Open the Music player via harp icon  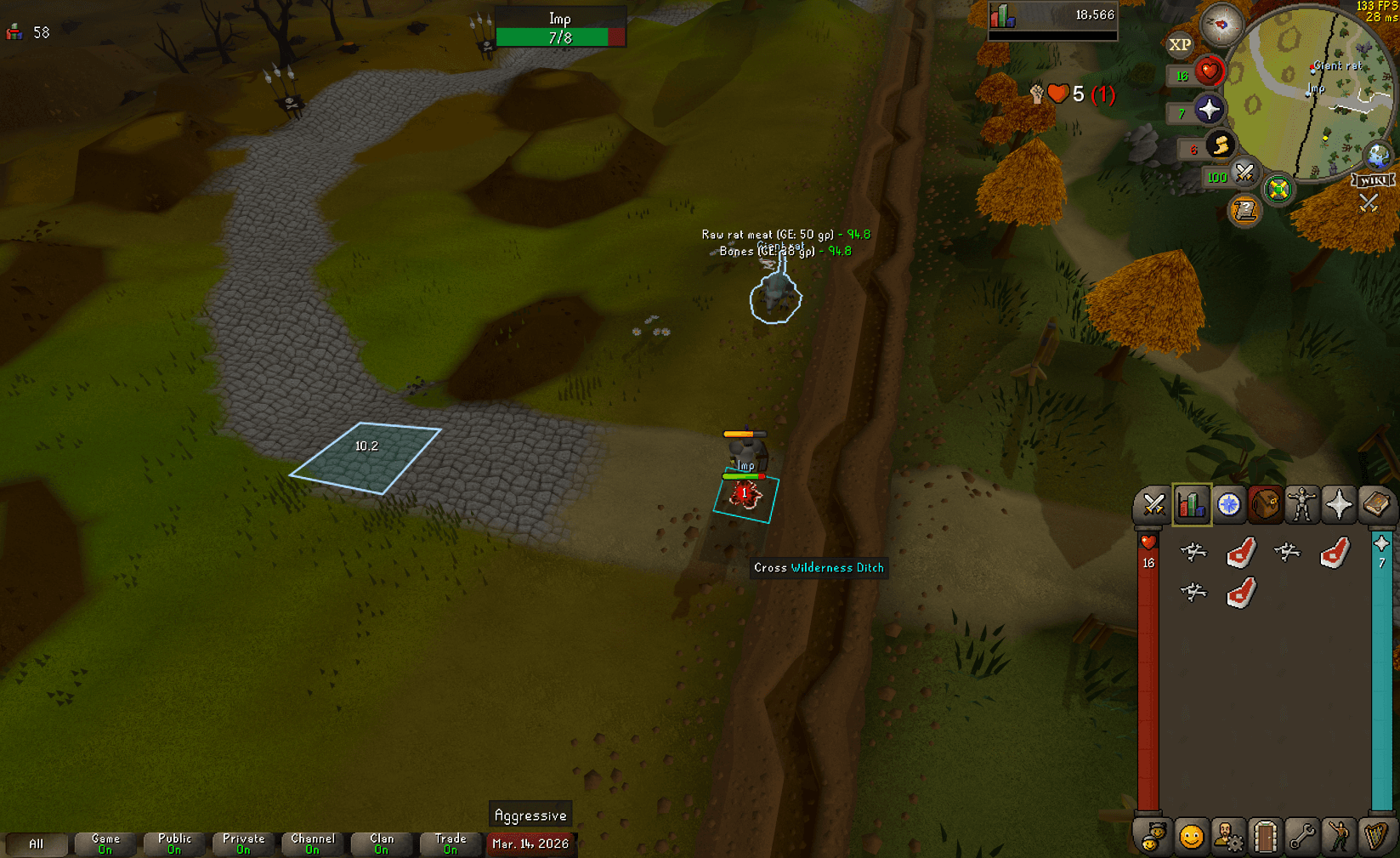1378,836
